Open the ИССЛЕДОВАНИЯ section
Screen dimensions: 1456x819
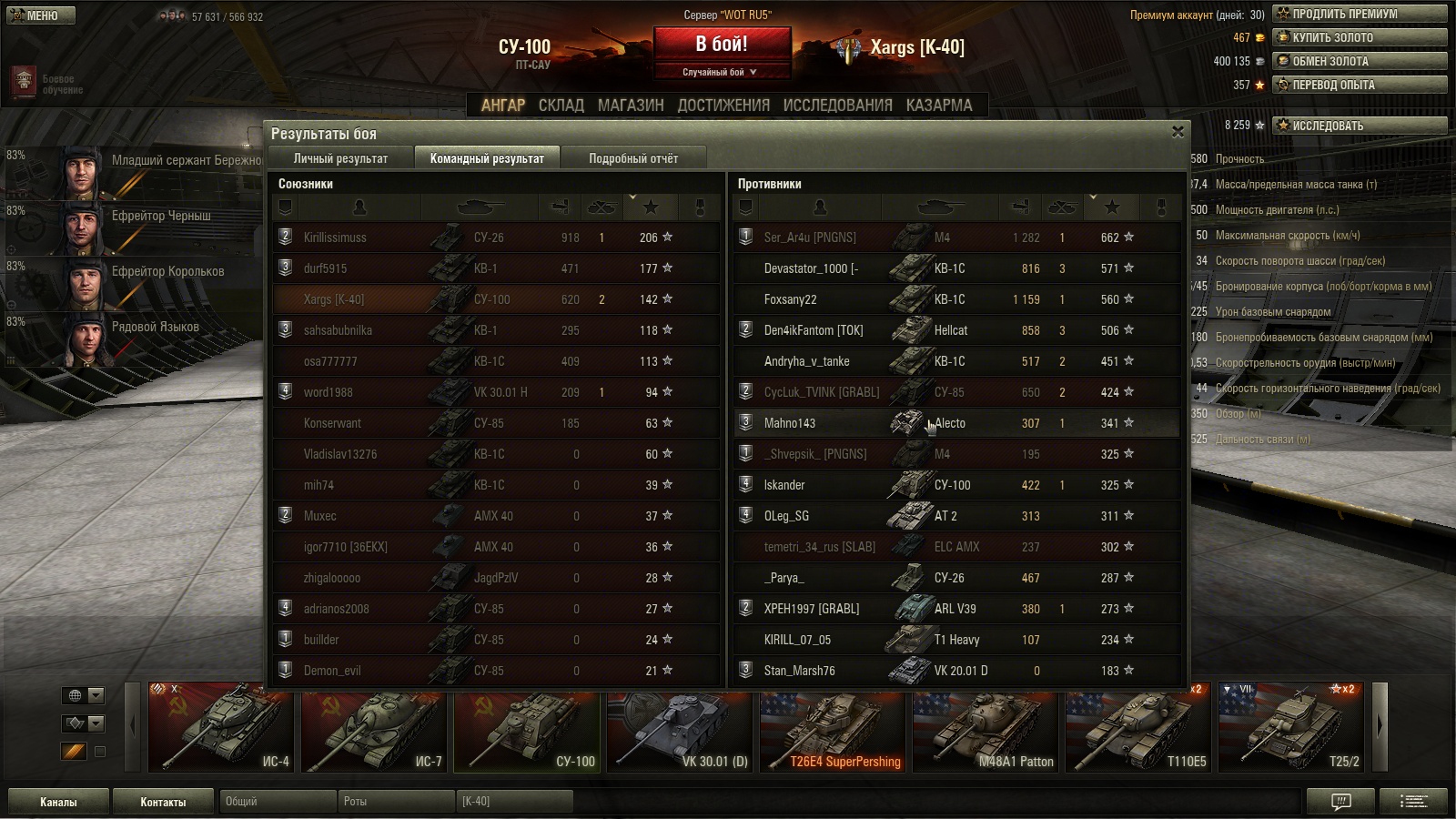(x=837, y=106)
